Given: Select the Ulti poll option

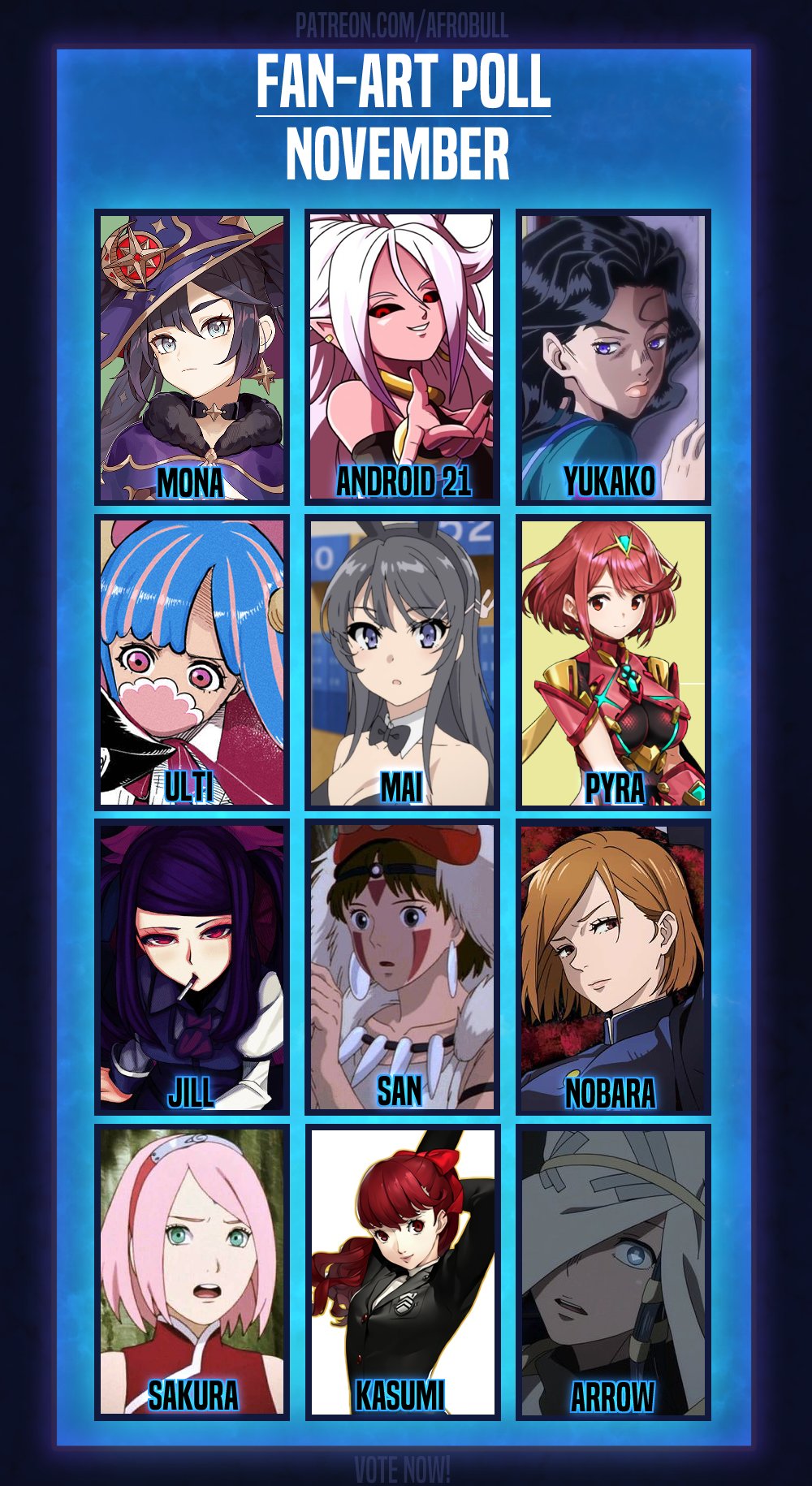Looking at the screenshot, I should 192,662.
